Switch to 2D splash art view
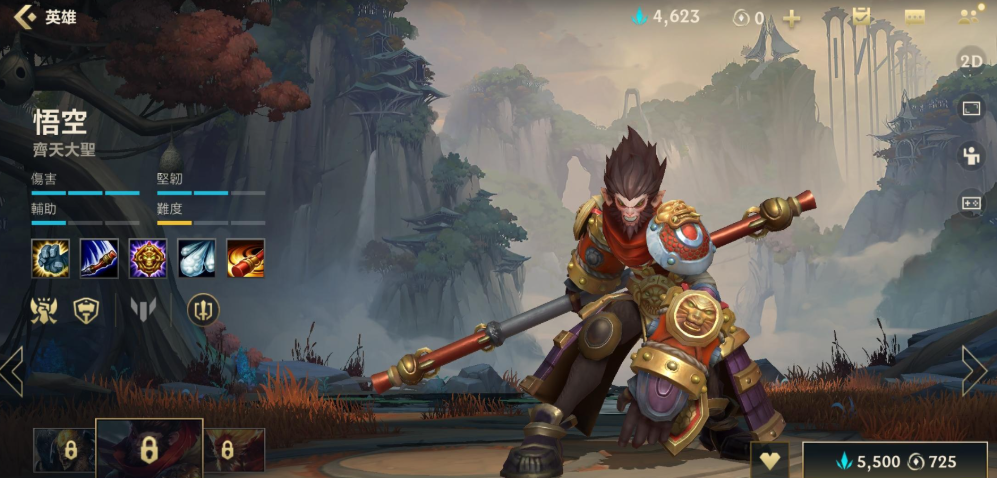 coord(971,60)
